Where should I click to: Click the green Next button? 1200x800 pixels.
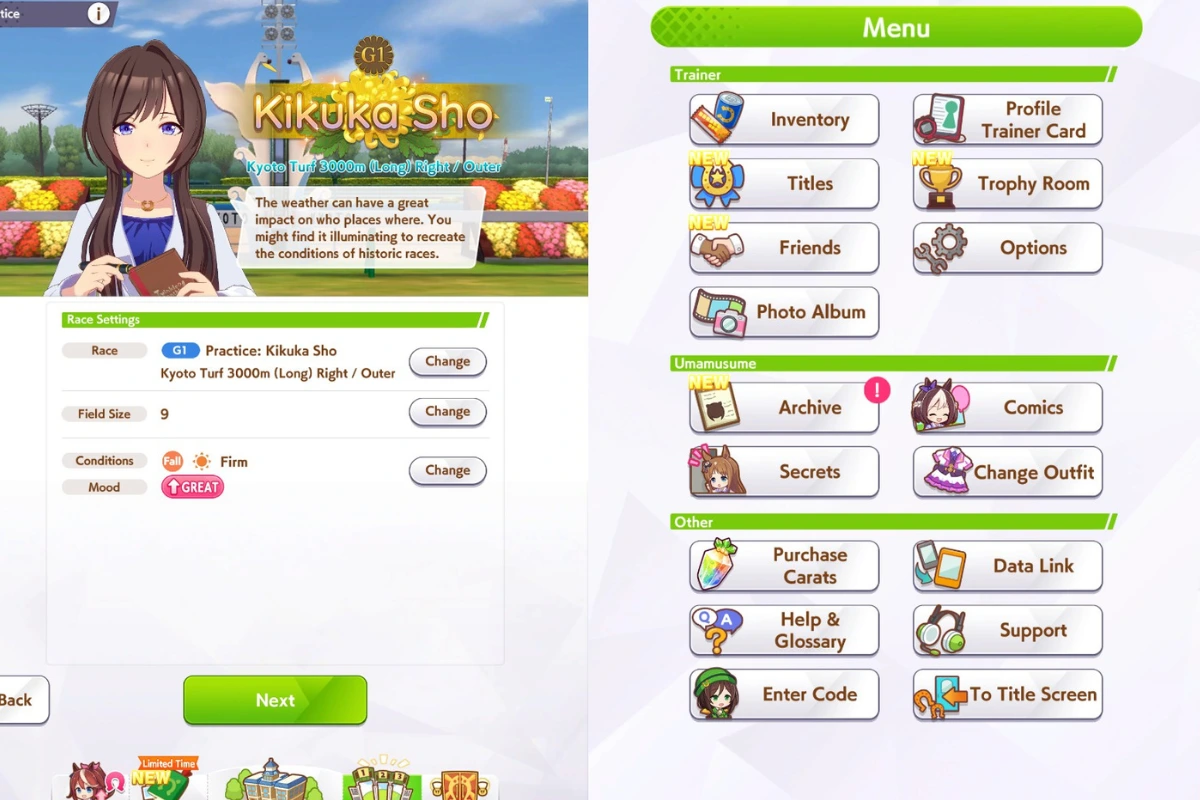coord(275,700)
